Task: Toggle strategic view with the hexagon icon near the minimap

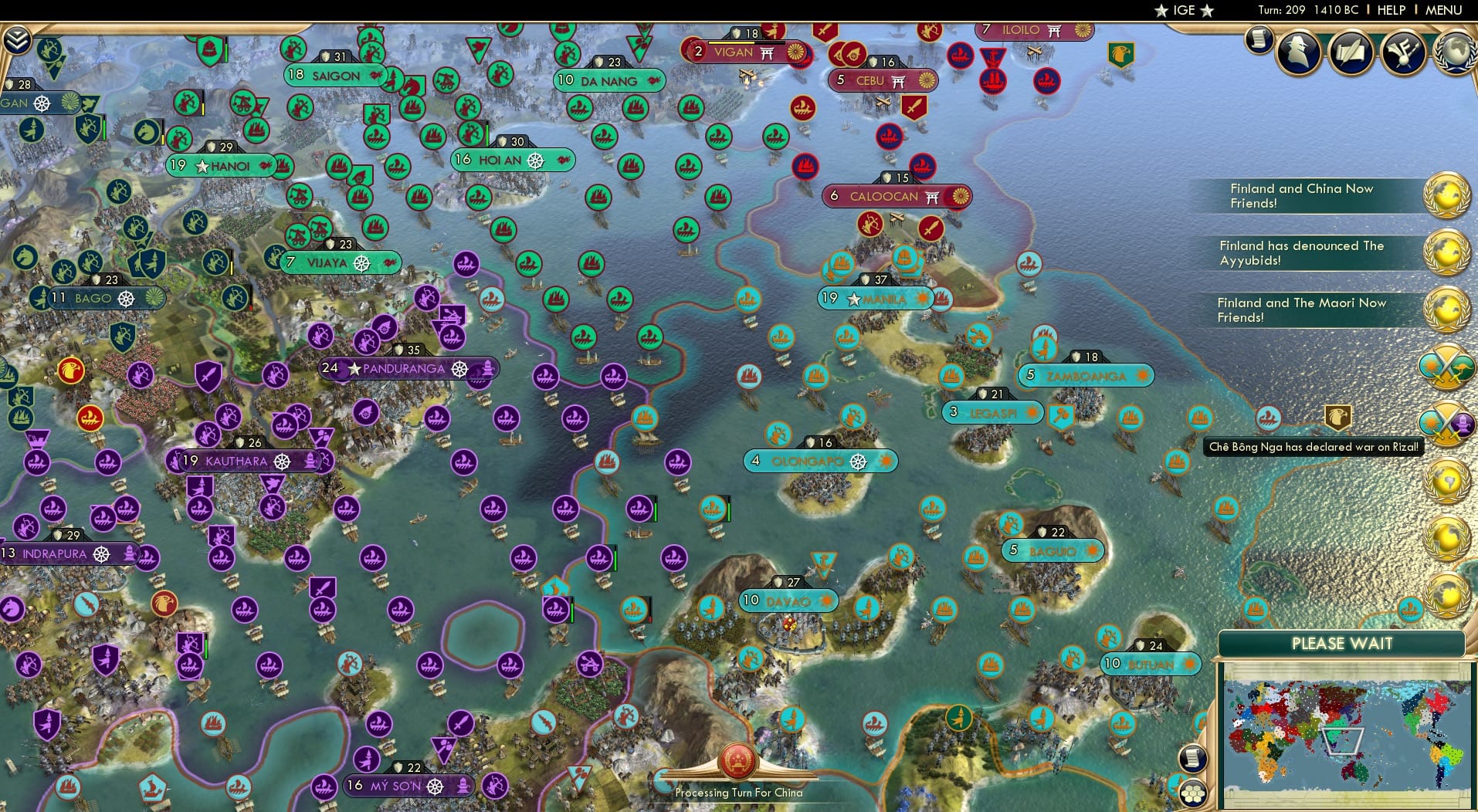Action: [x=1193, y=791]
